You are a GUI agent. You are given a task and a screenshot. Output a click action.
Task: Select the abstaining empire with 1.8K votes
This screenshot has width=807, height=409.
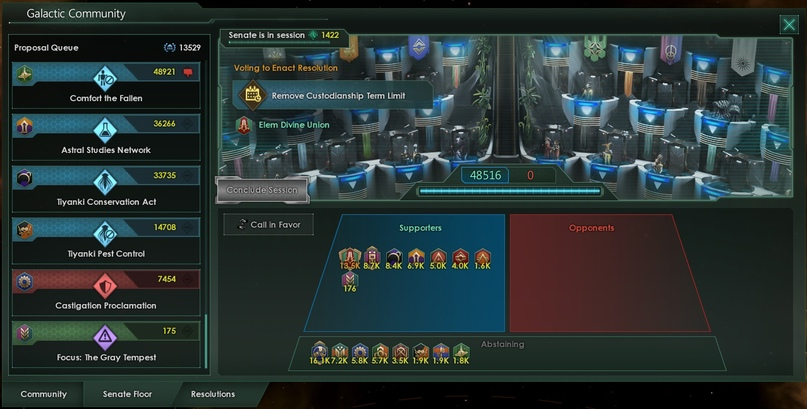(461, 351)
